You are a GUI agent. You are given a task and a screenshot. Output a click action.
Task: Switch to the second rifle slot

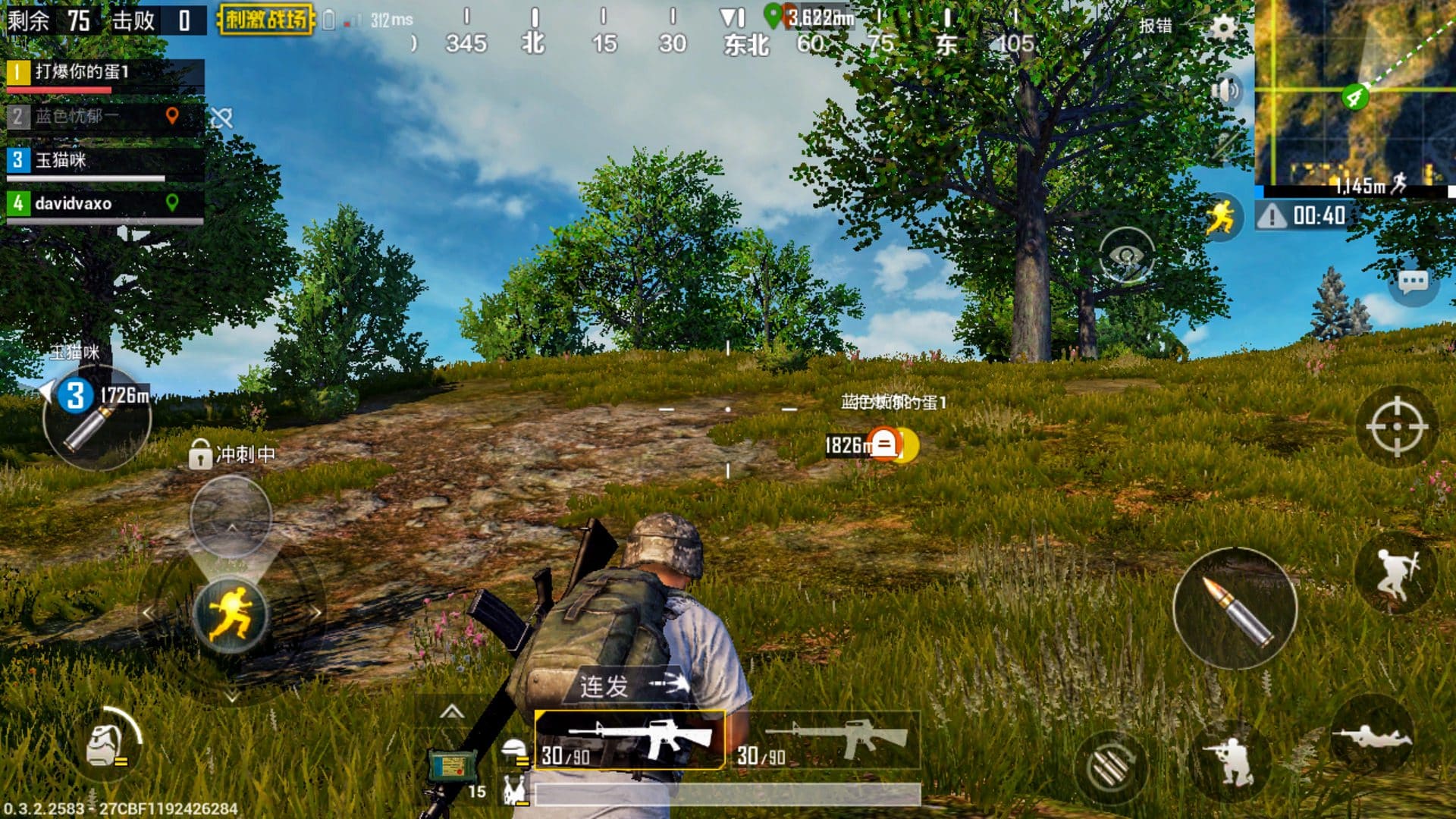pyautogui.click(x=828, y=739)
